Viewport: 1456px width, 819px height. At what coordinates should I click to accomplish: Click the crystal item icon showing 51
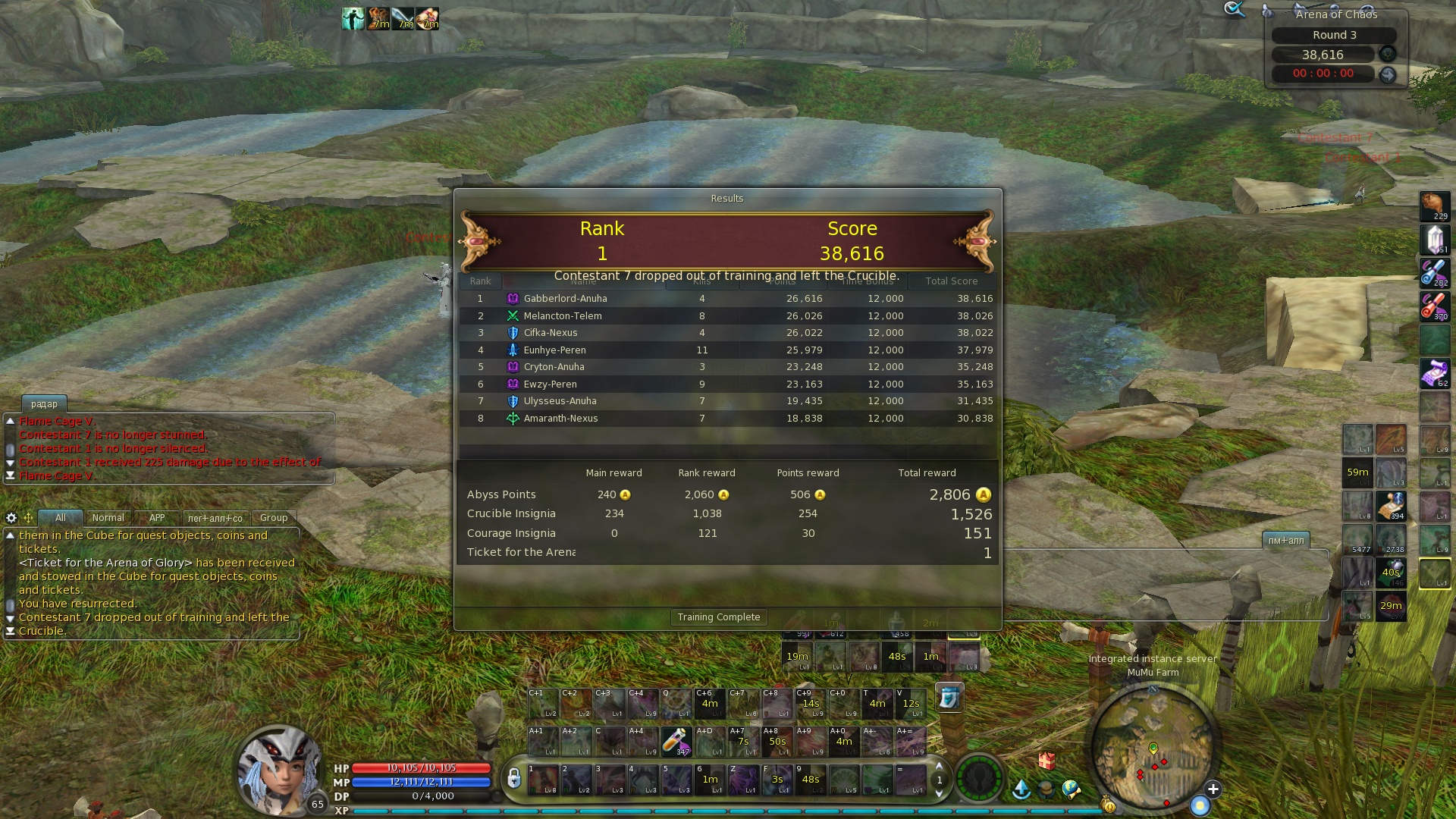[1434, 238]
